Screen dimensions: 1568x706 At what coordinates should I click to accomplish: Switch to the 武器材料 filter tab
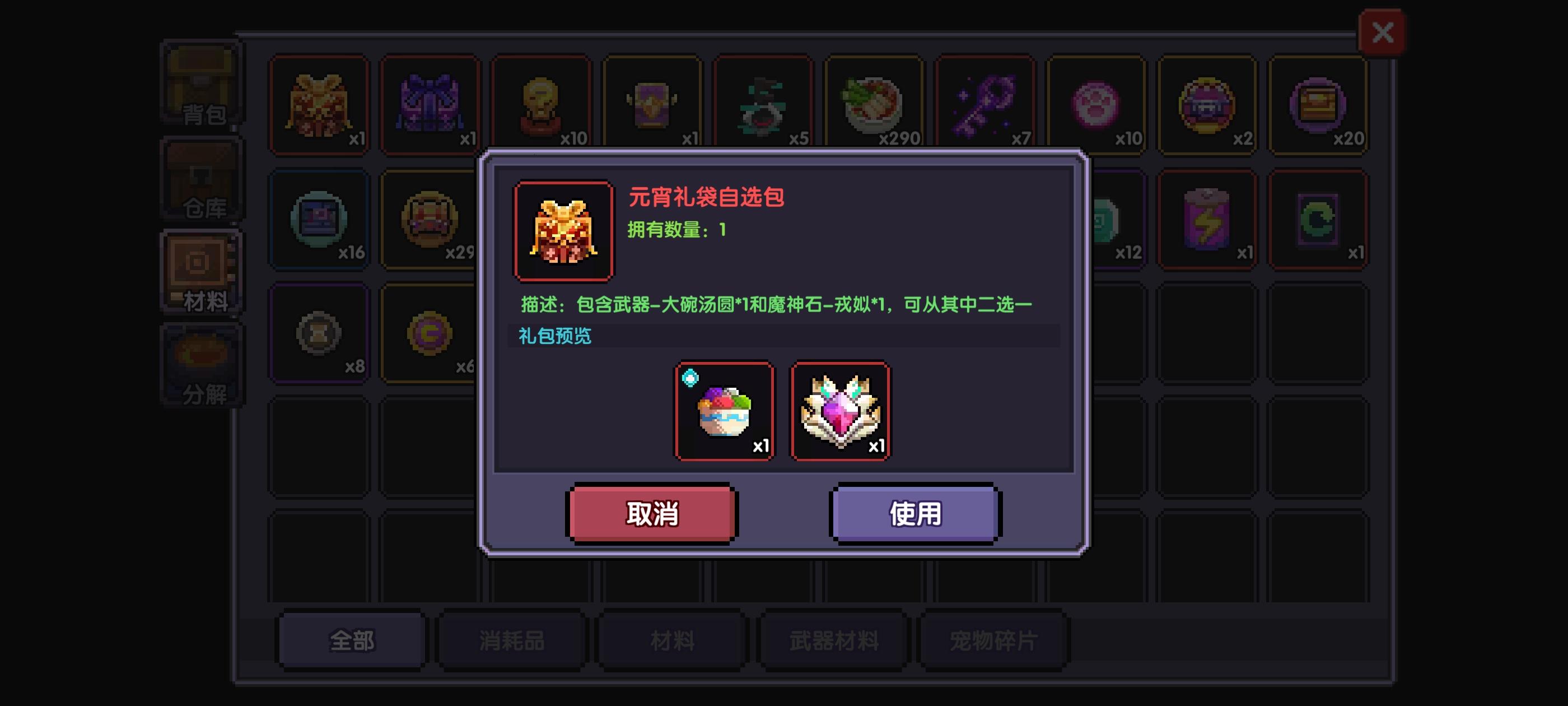(x=834, y=640)
